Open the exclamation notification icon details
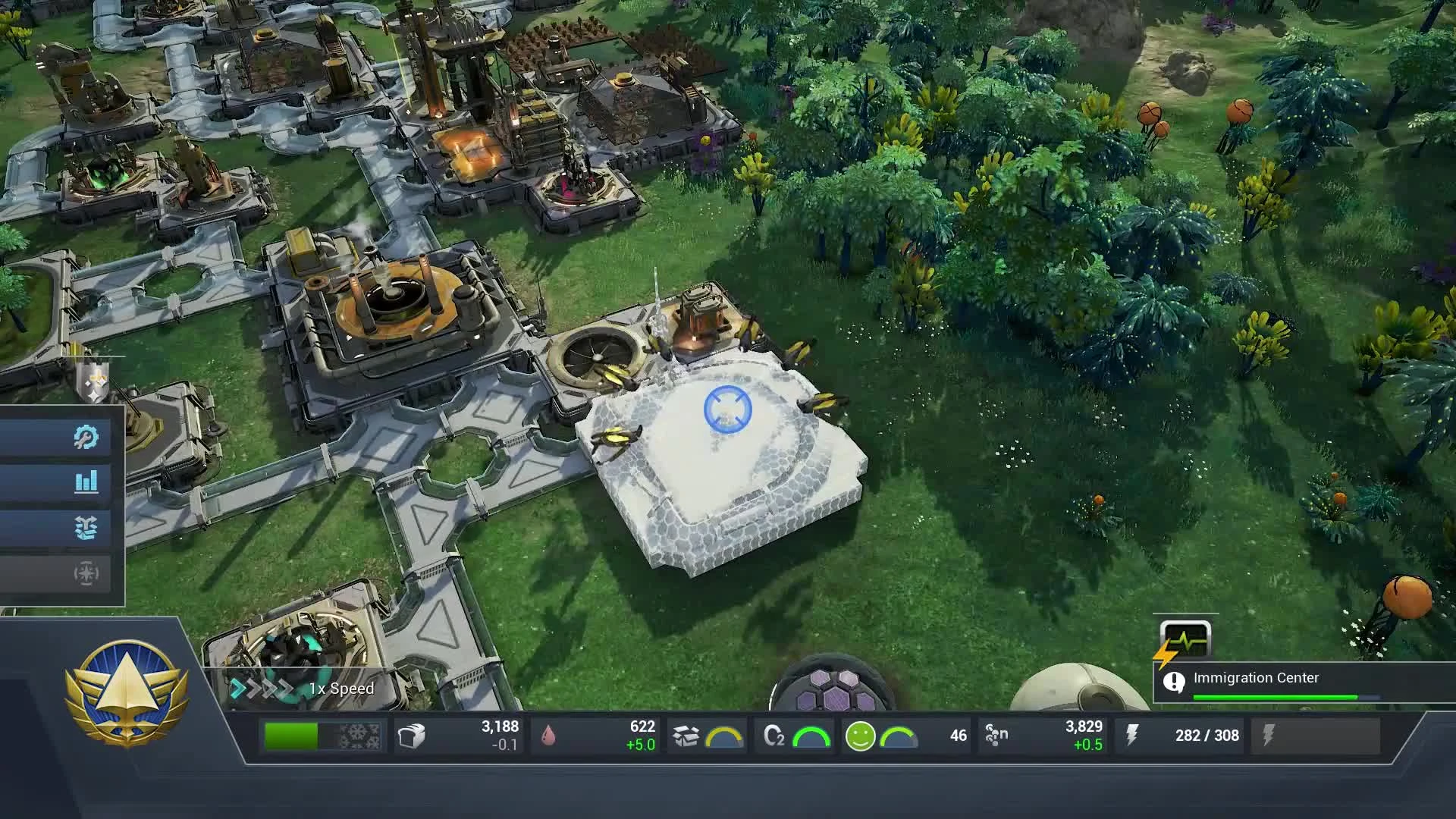The width and height of the screenshot is (1456, 819). [x=1175, y=679]
